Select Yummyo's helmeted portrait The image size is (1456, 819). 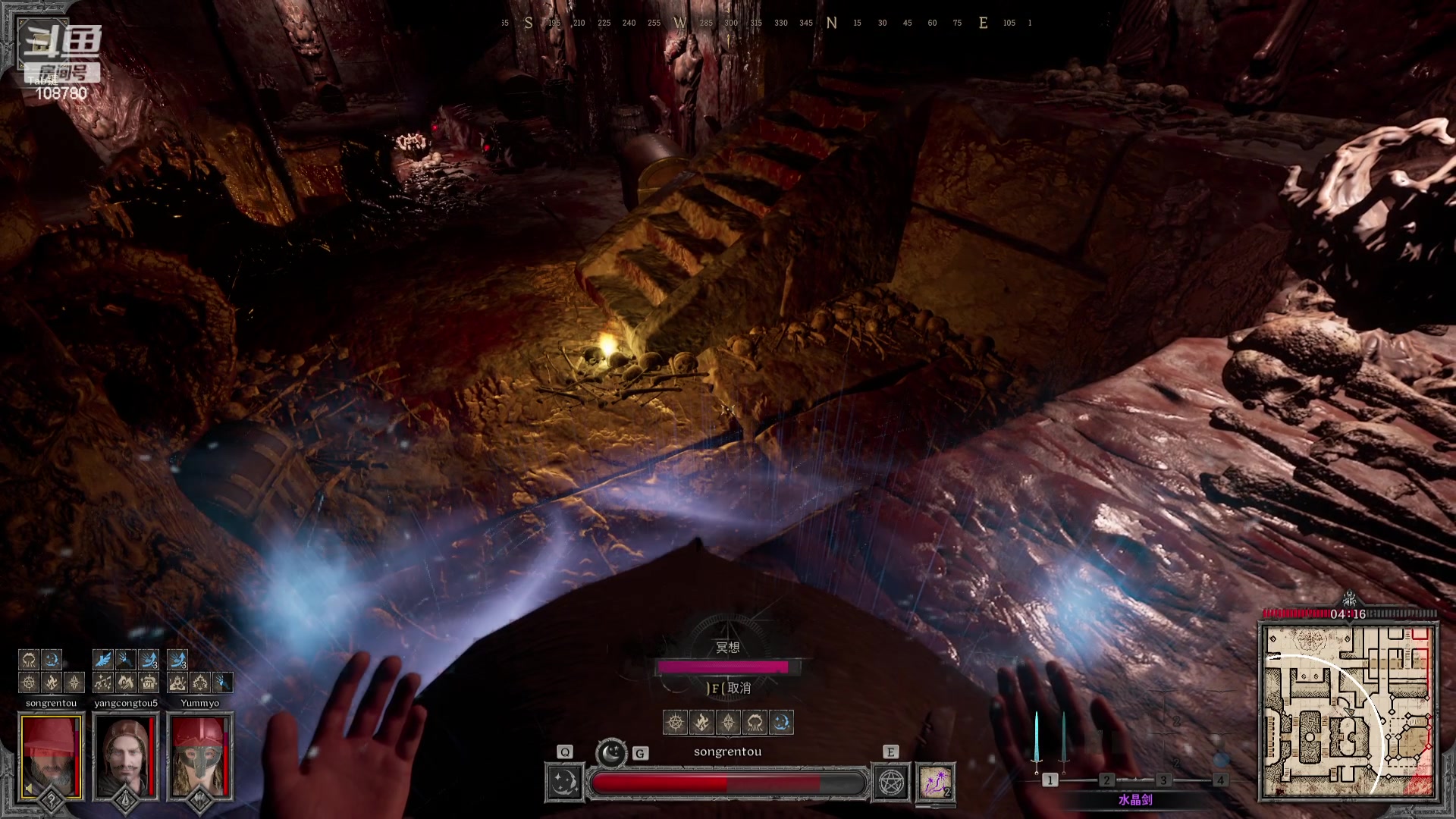pyautogui.click(x=199, y=755)
